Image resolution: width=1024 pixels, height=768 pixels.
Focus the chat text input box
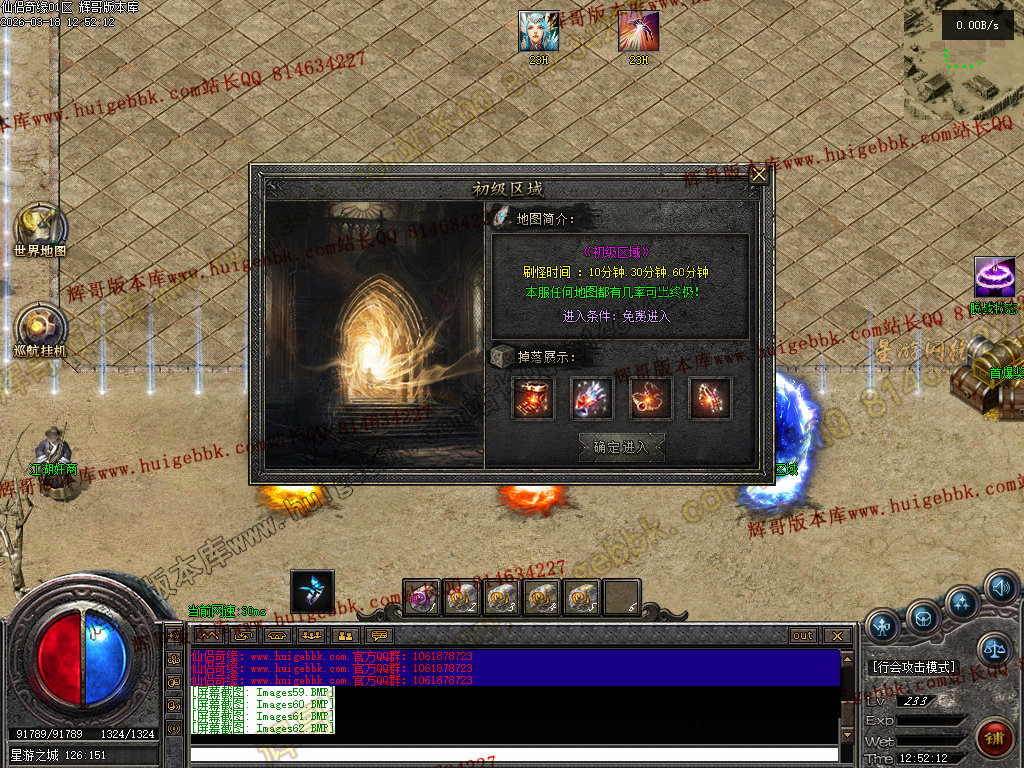(x=512, y=754)
